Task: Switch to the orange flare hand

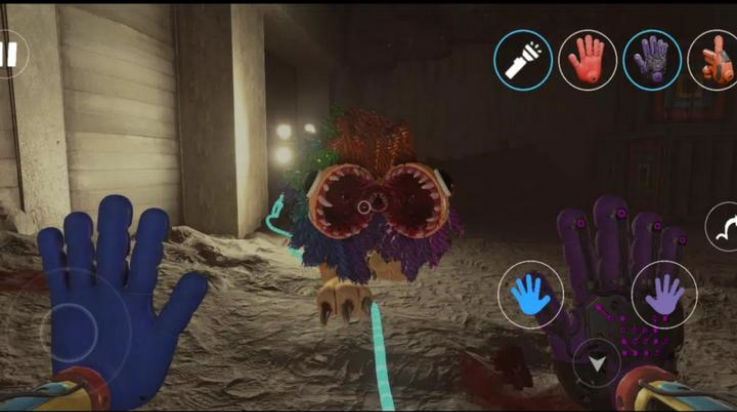Action: pyautogui.click(x=714, y=60)
